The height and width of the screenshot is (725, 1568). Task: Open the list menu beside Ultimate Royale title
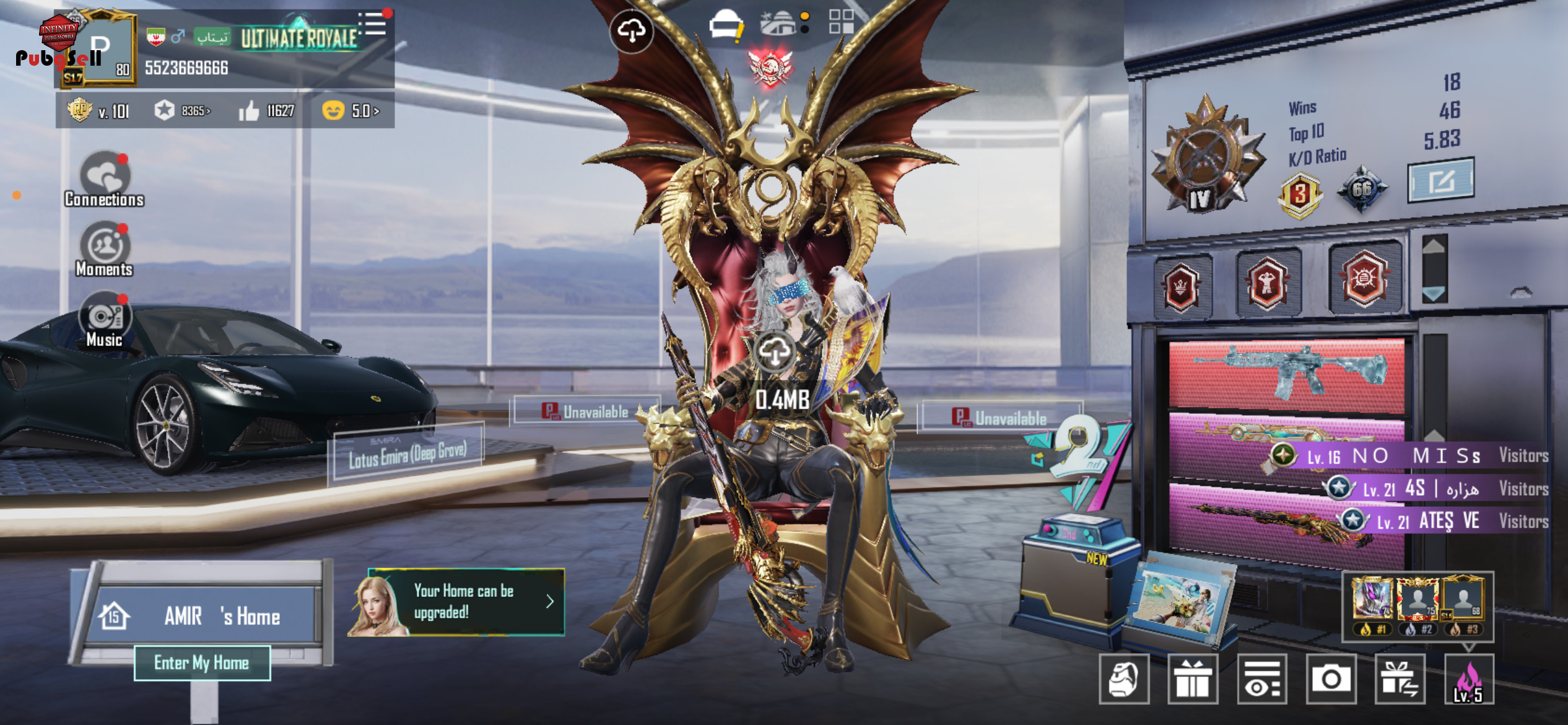pos(374,25)
